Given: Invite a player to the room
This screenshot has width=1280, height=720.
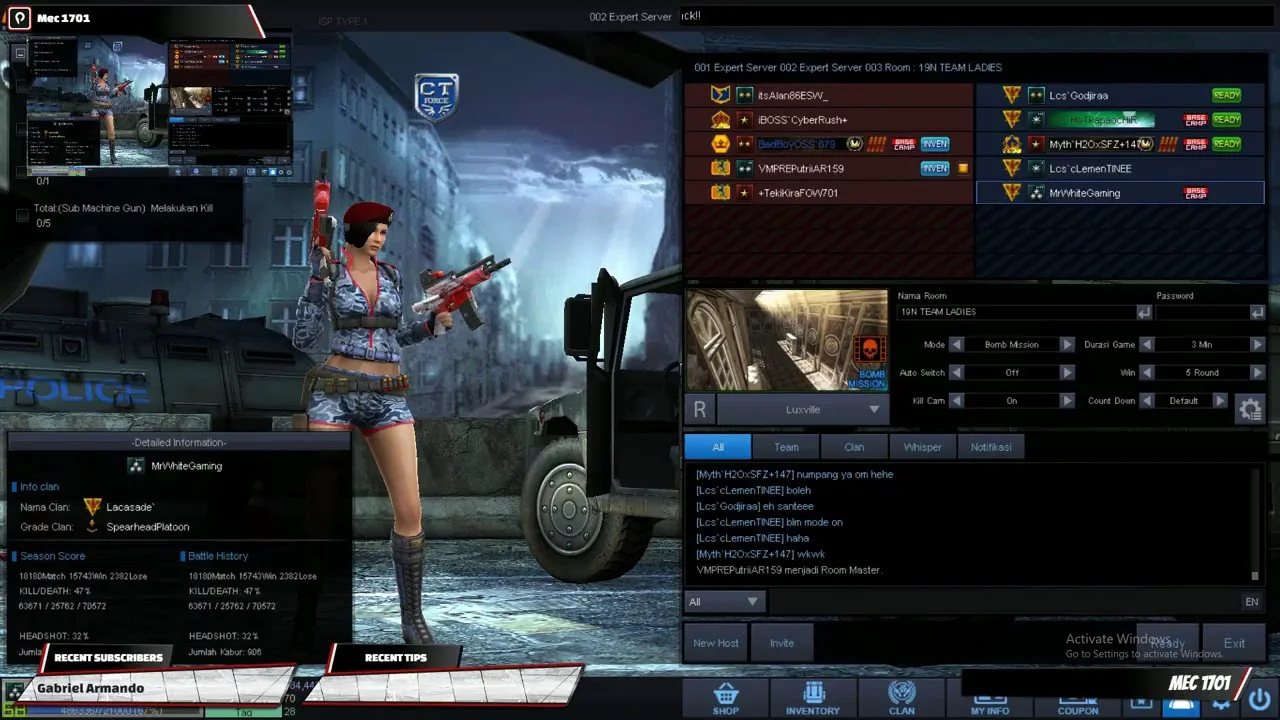Looking at the screenshot, I should click(782, 643).
